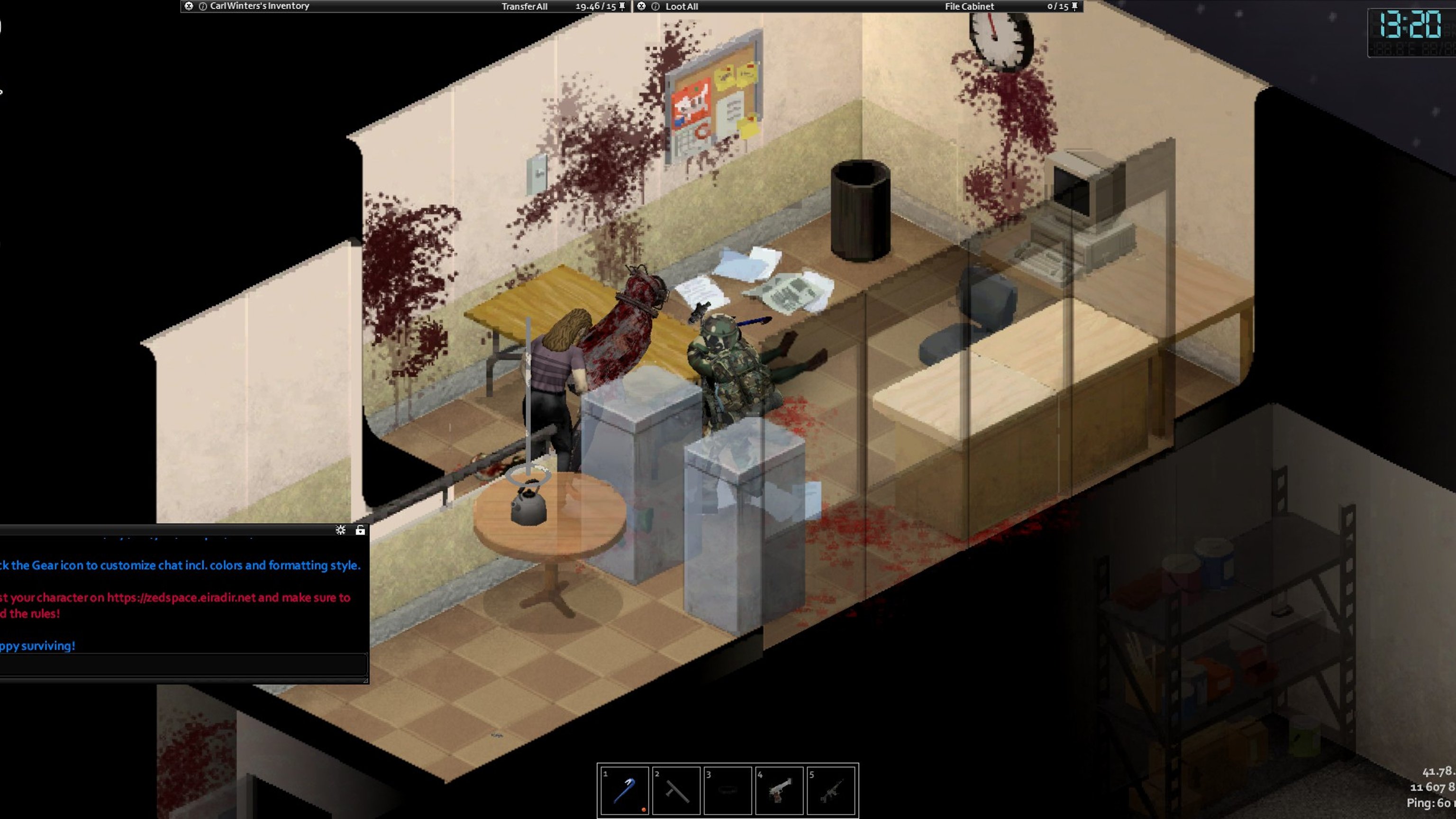
Task: Select hotbar slot 3
Action: tap(728, 790)
